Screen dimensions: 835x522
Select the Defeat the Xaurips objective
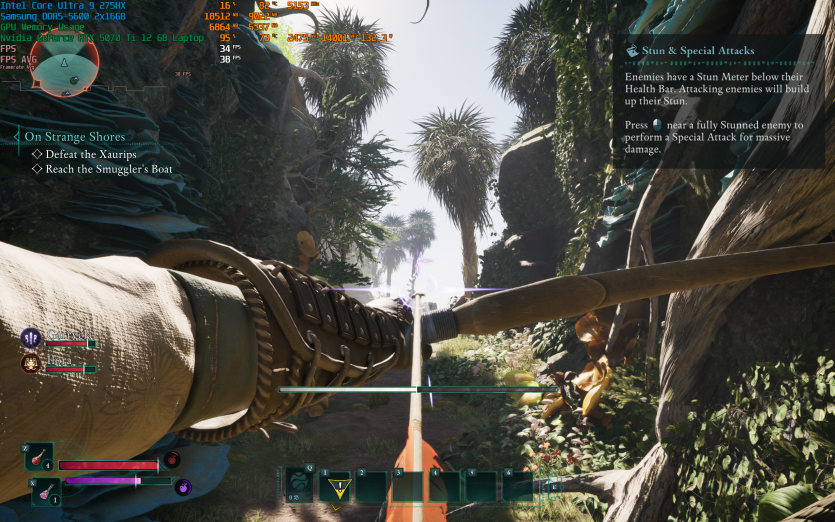(90, 154)
